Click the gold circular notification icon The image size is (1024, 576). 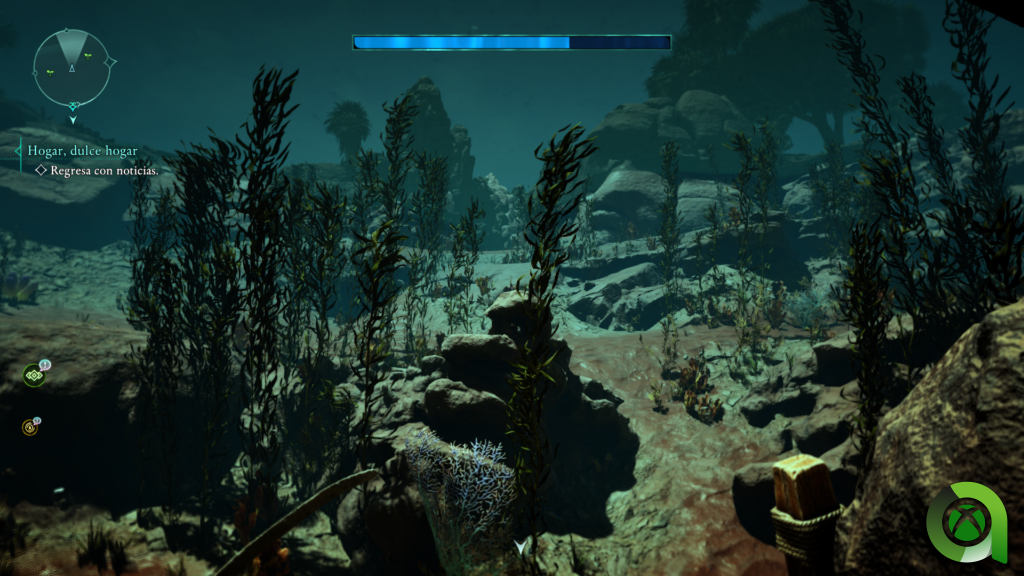point(29,428)
